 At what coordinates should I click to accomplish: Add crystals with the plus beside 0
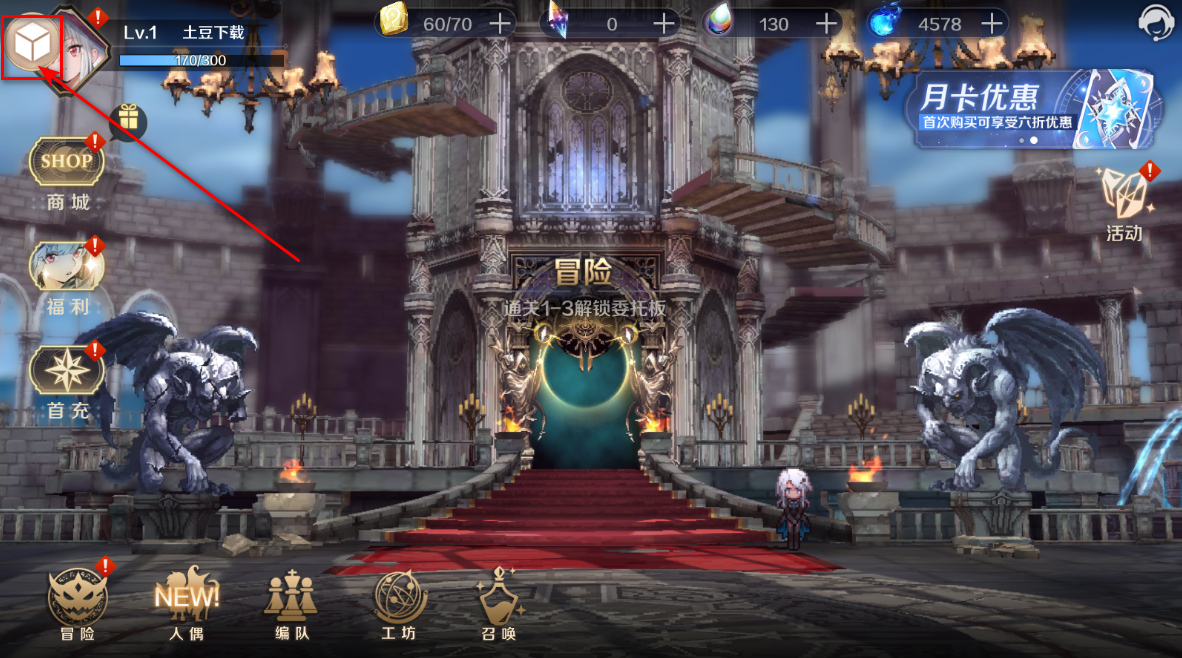click(x=664, y=22)
